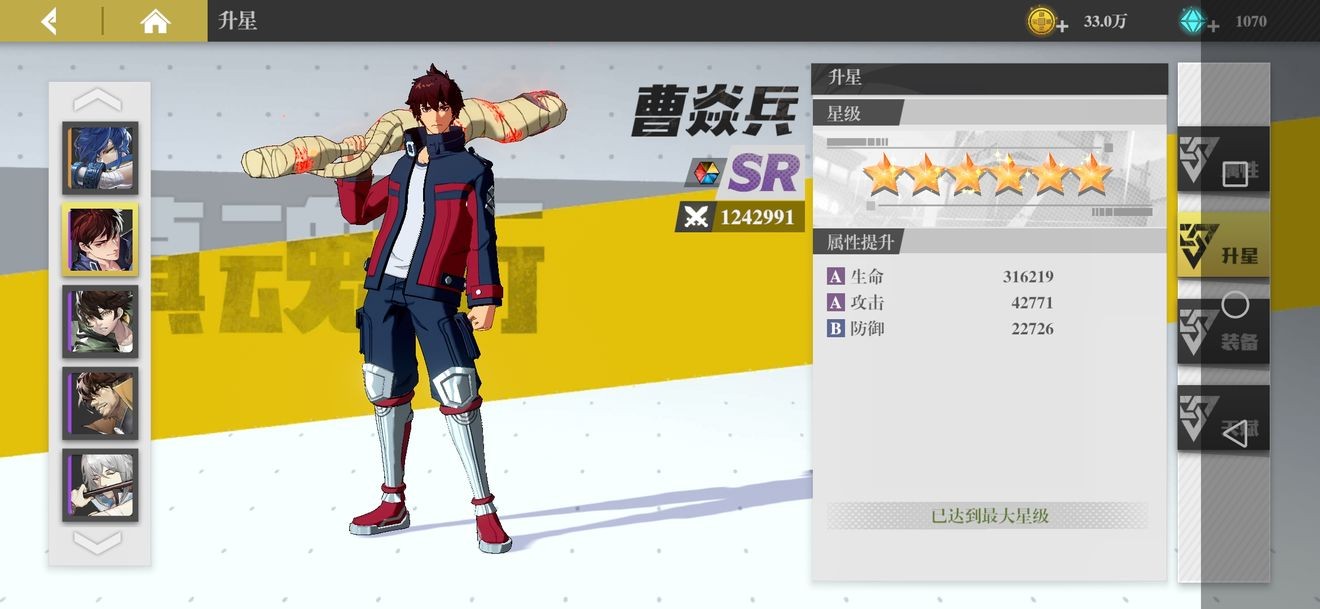Viewport: 1320px width, 609px height.
Task: Go back using the arrow button
Action: click(x=49, y=21)
